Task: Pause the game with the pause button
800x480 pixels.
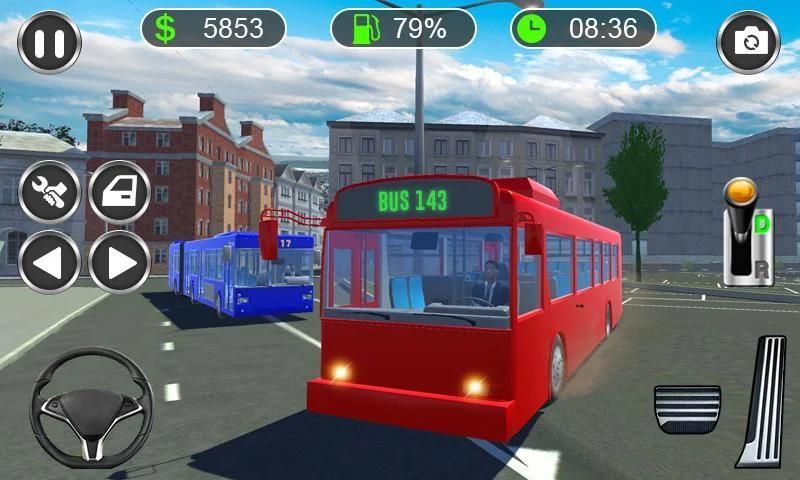Action: 49,42
